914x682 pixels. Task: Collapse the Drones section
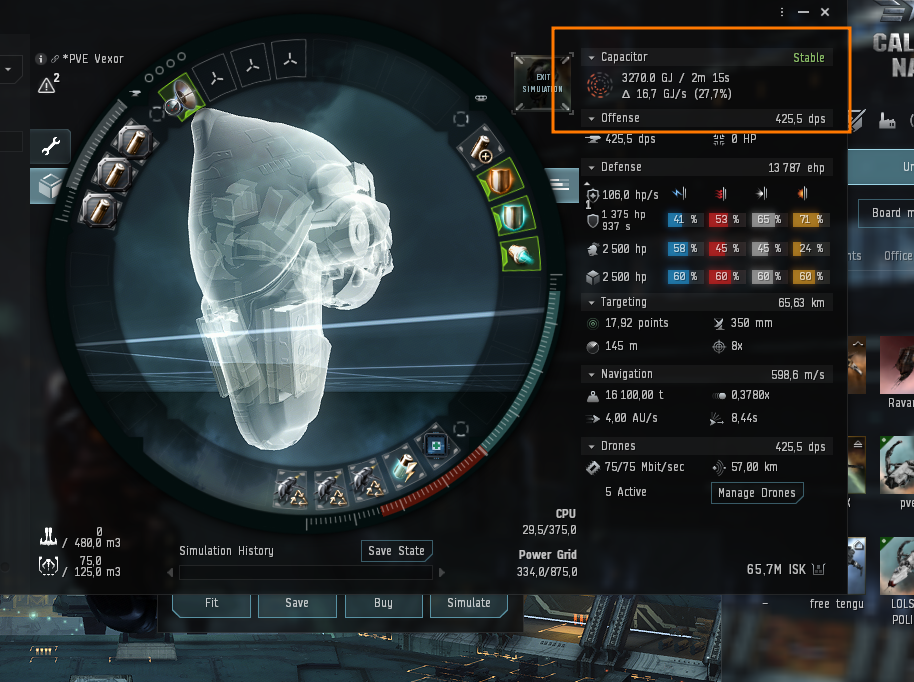pos(592,446)
